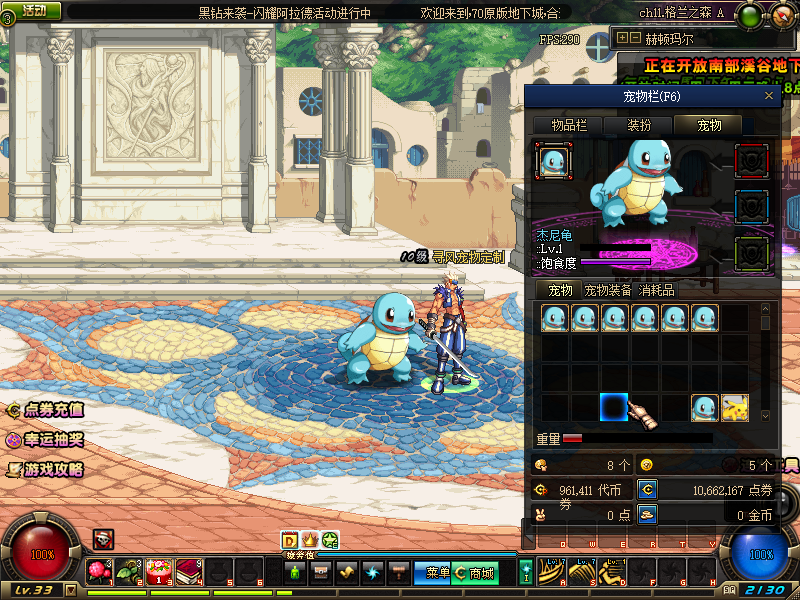The height and width of the screenshot is (600, 800).
Task: Click the skull buff icon
Action: [102, 540]
